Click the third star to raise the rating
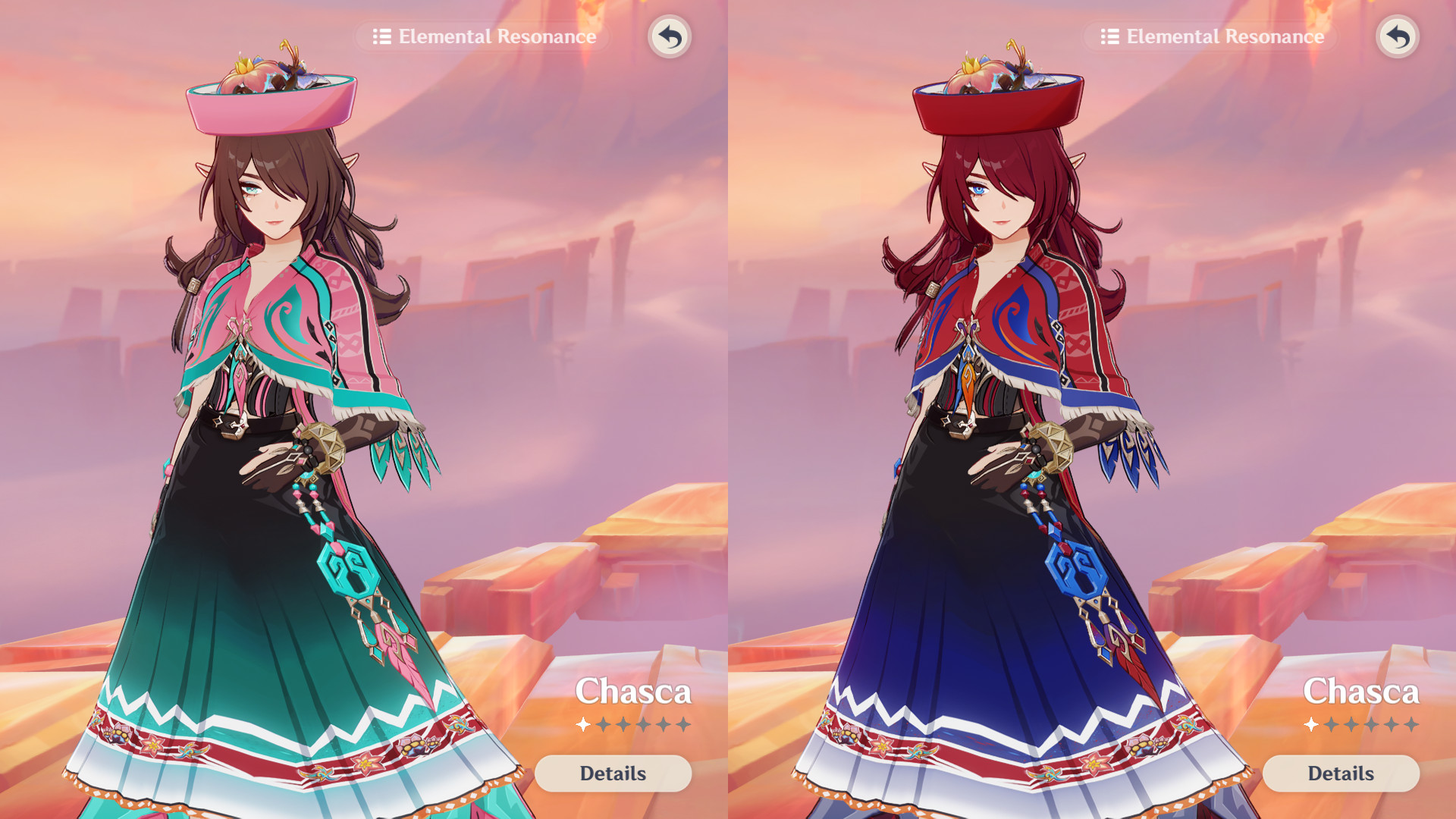This screenshot has height=819, width=1456. [623, 724]
